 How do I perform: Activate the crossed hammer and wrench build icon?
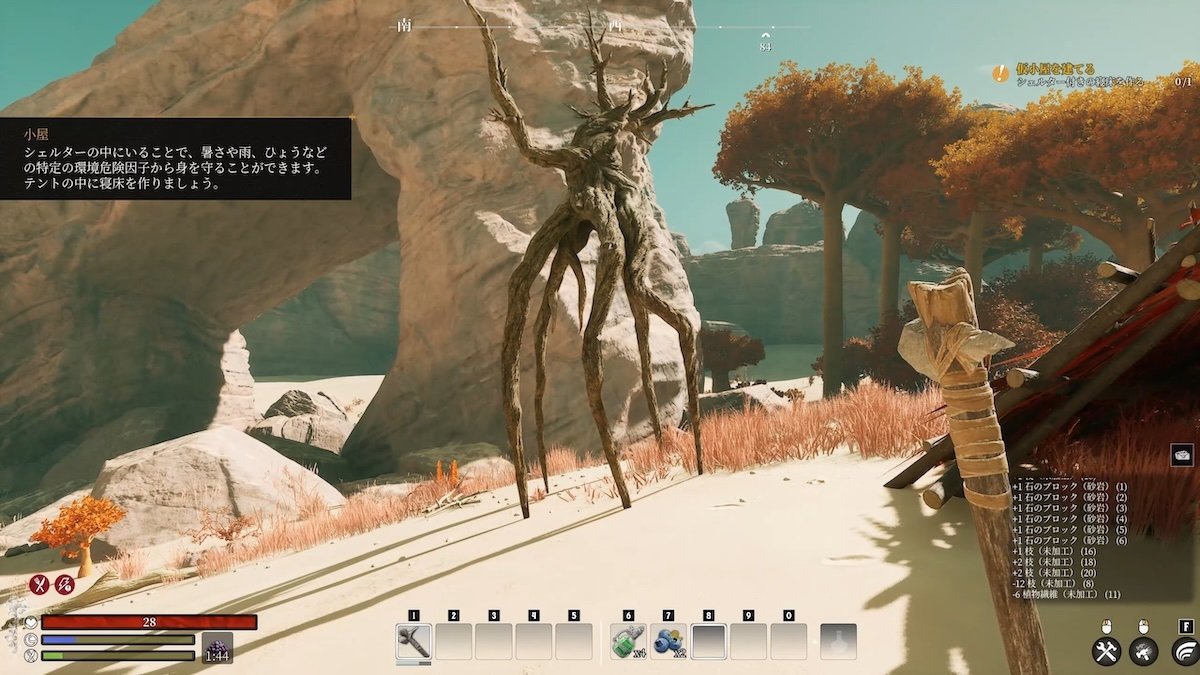pyautogui.click(x=1105, y=651)
